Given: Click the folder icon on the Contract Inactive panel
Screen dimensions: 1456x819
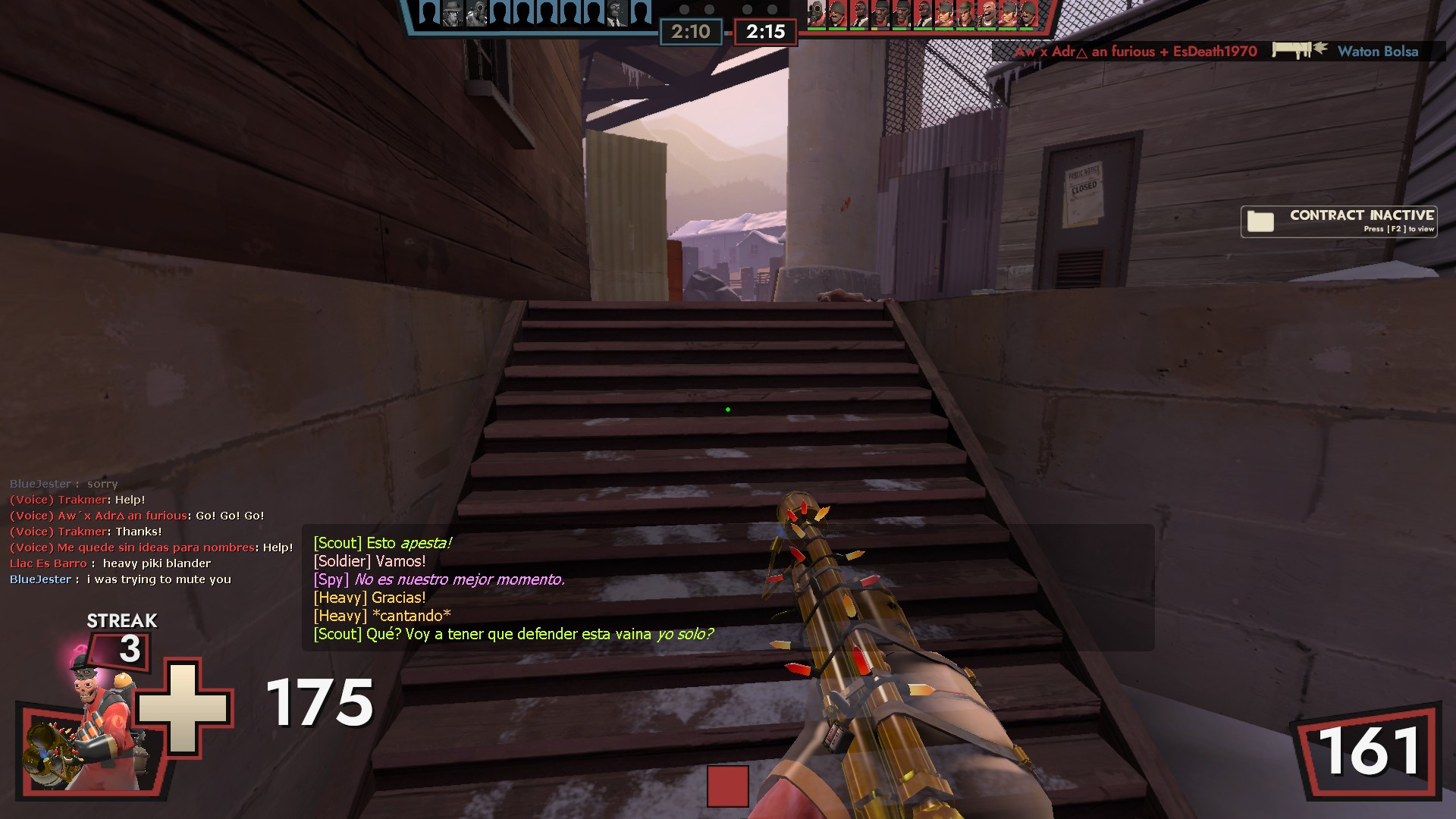Looking at the screenshot, I should point(1261,221).
